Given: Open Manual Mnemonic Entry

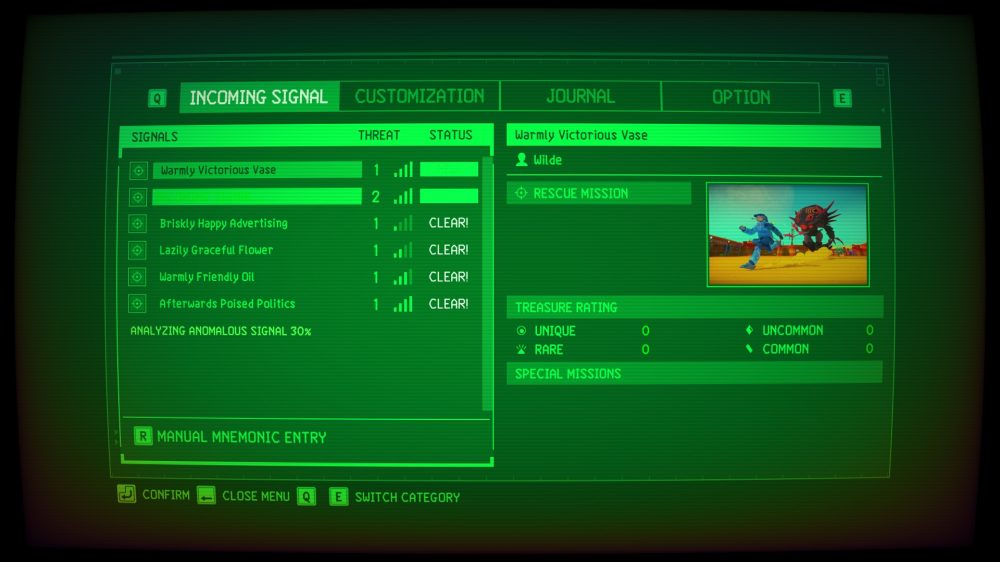Looking at the screenshot, I should pyautogui.click(x=241, y=437).
